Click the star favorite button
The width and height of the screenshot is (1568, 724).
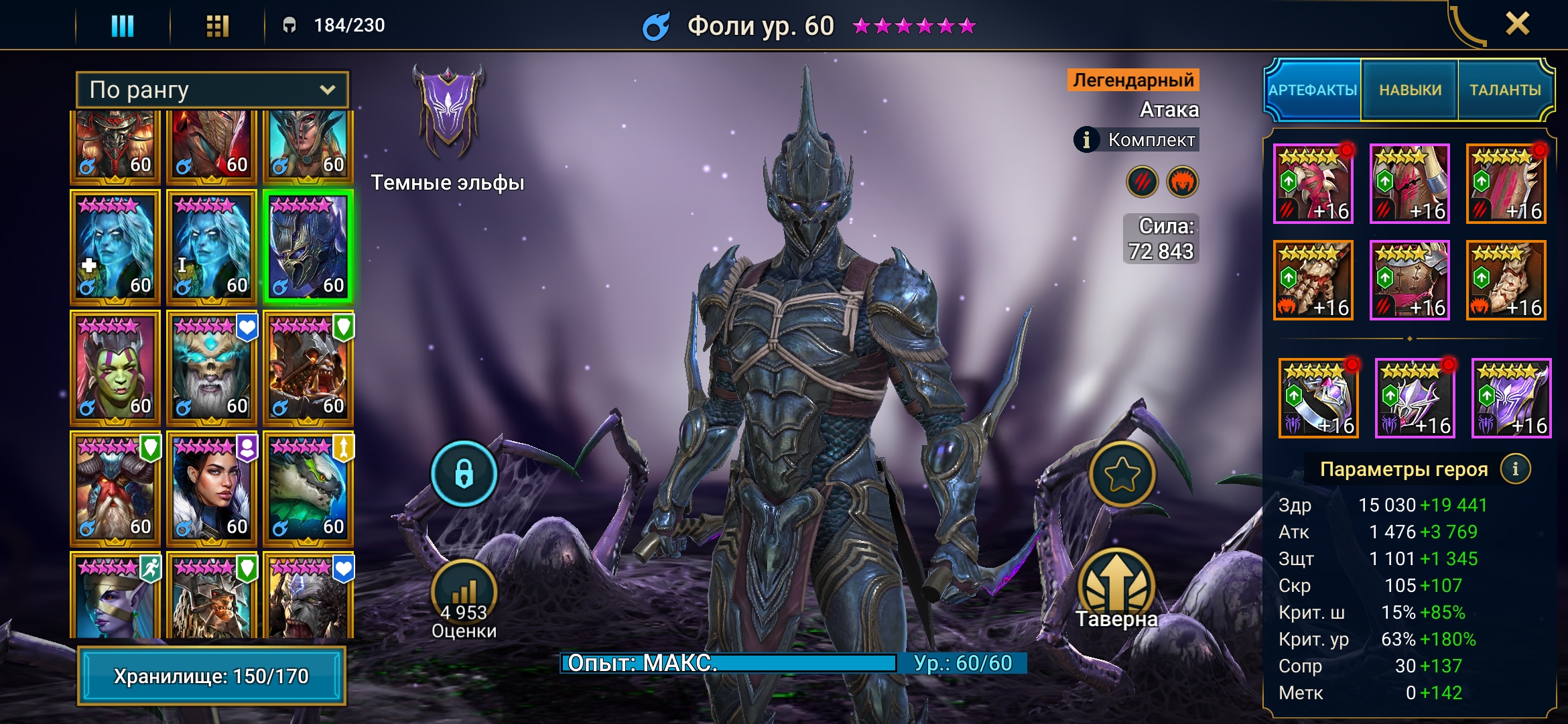point(1122,474)
